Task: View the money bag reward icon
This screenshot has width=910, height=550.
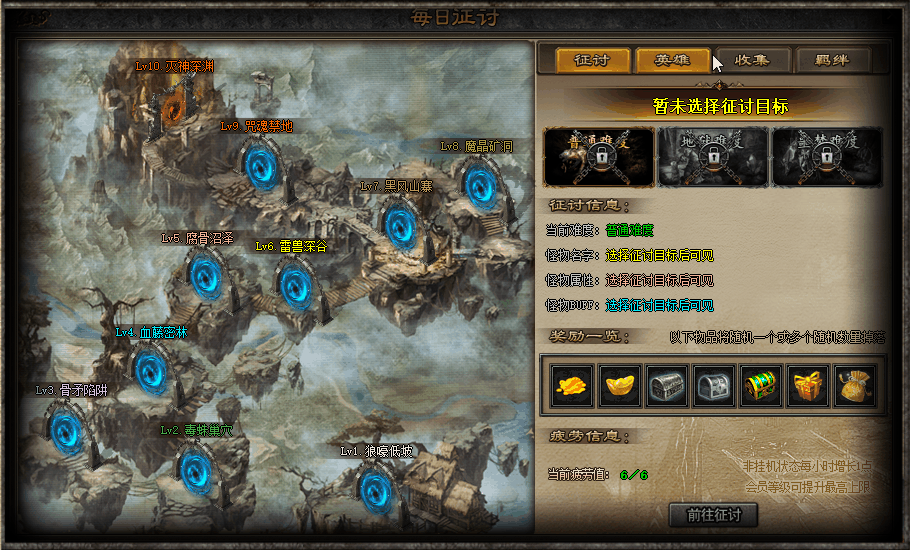Action: (x=855, y=385)
